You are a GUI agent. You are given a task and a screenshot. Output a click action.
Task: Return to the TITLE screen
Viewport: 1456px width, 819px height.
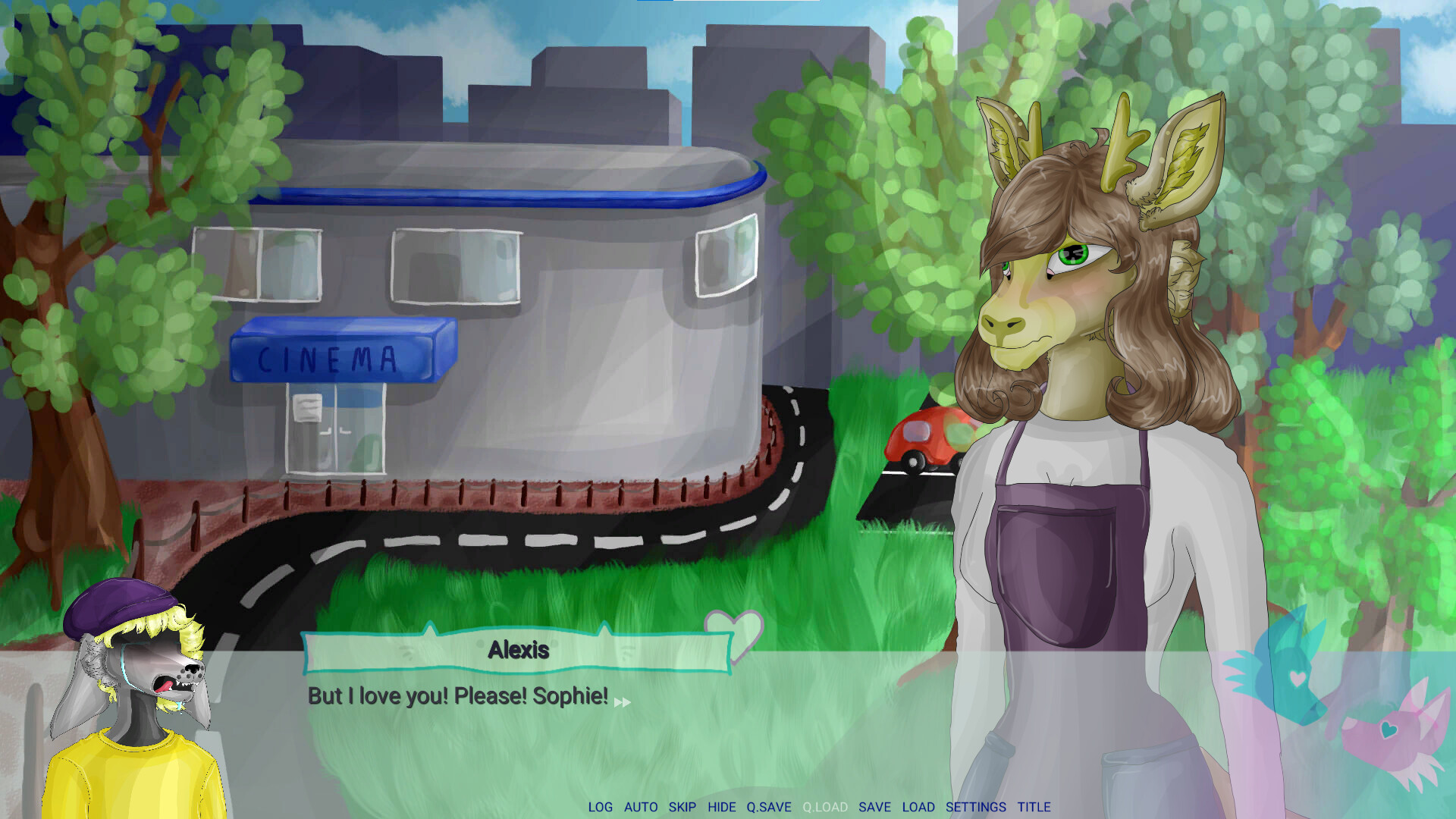1034,807
